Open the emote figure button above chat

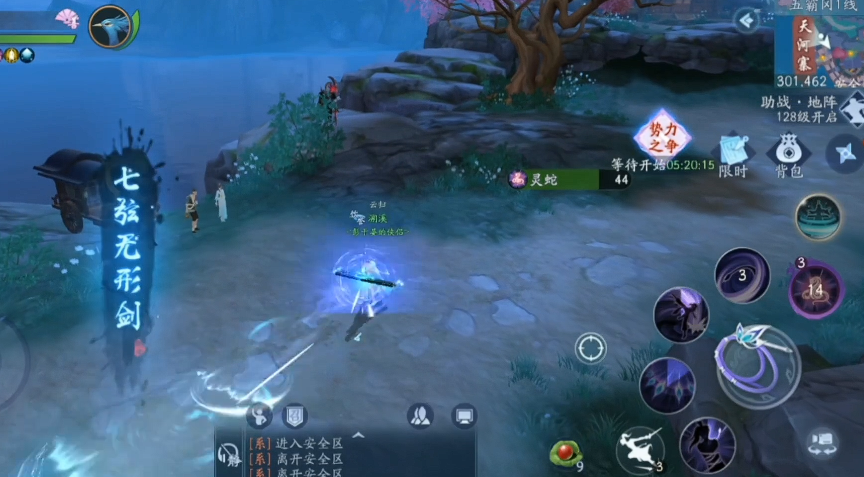pos(260,416)
